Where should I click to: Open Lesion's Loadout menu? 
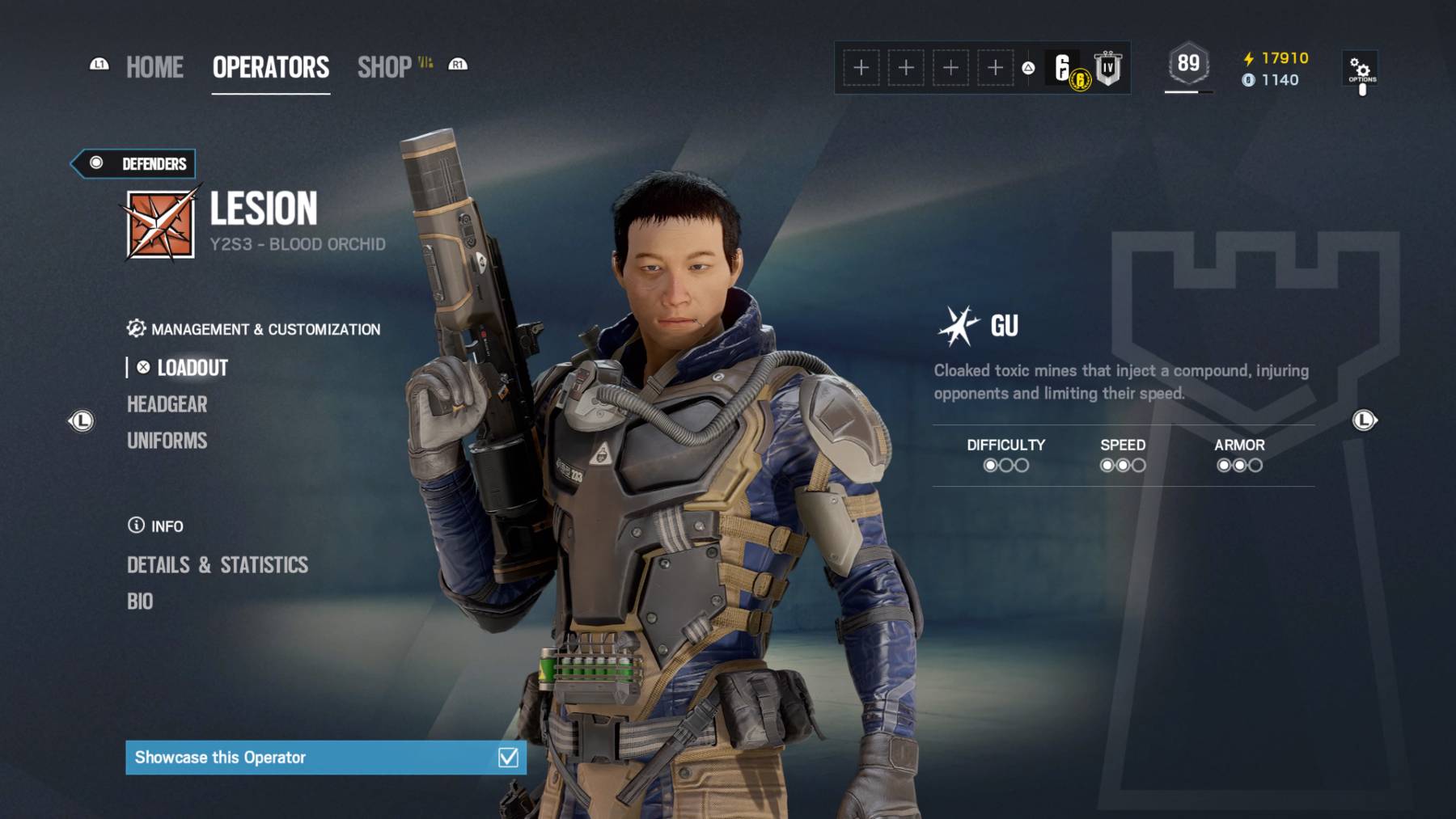pyautogui.click(x=193, y=368)
